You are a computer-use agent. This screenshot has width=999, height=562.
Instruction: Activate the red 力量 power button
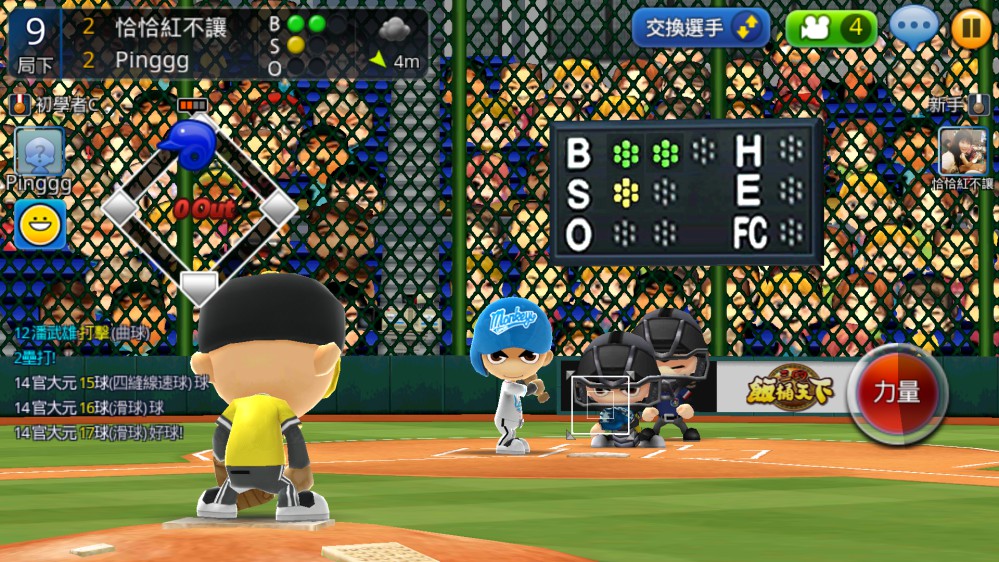point(897,393)
